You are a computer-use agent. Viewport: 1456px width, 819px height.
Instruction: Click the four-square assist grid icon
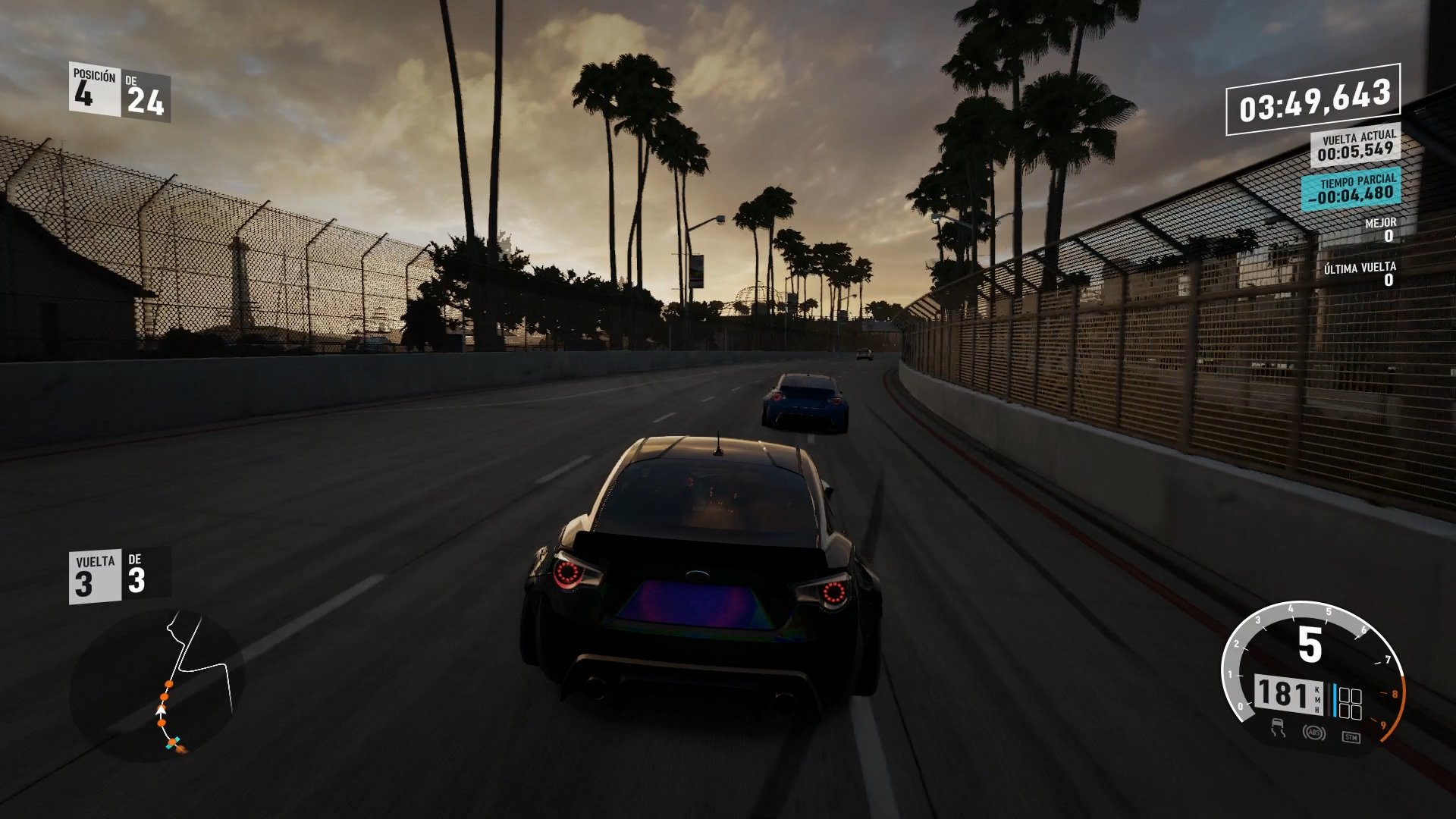pos(1350,703)
